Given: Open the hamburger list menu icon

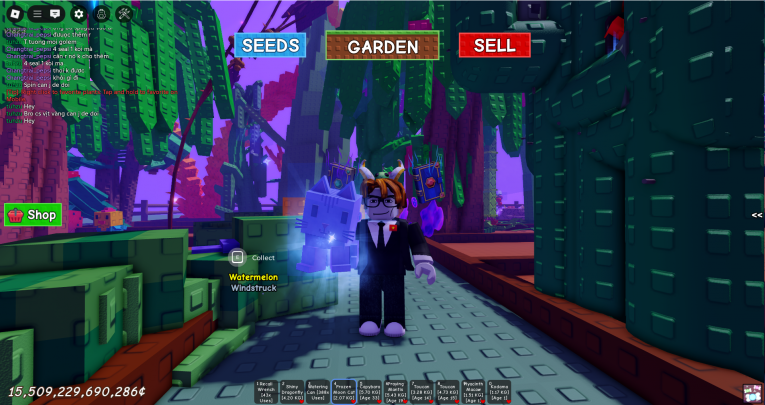Looking at the screenshot, I should pos(37,14).
